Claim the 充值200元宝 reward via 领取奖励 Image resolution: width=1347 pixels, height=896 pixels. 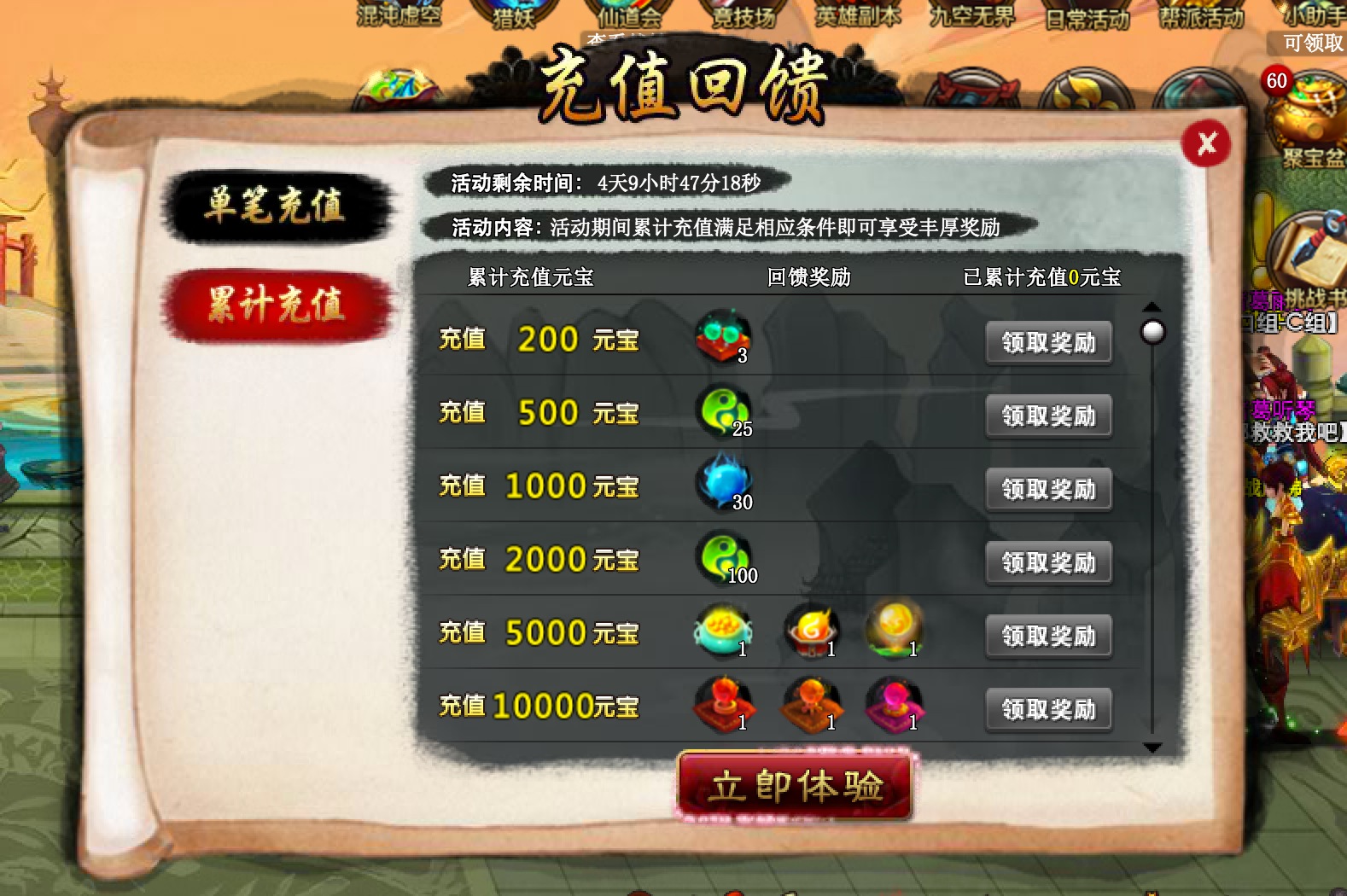pos(1048,341)
